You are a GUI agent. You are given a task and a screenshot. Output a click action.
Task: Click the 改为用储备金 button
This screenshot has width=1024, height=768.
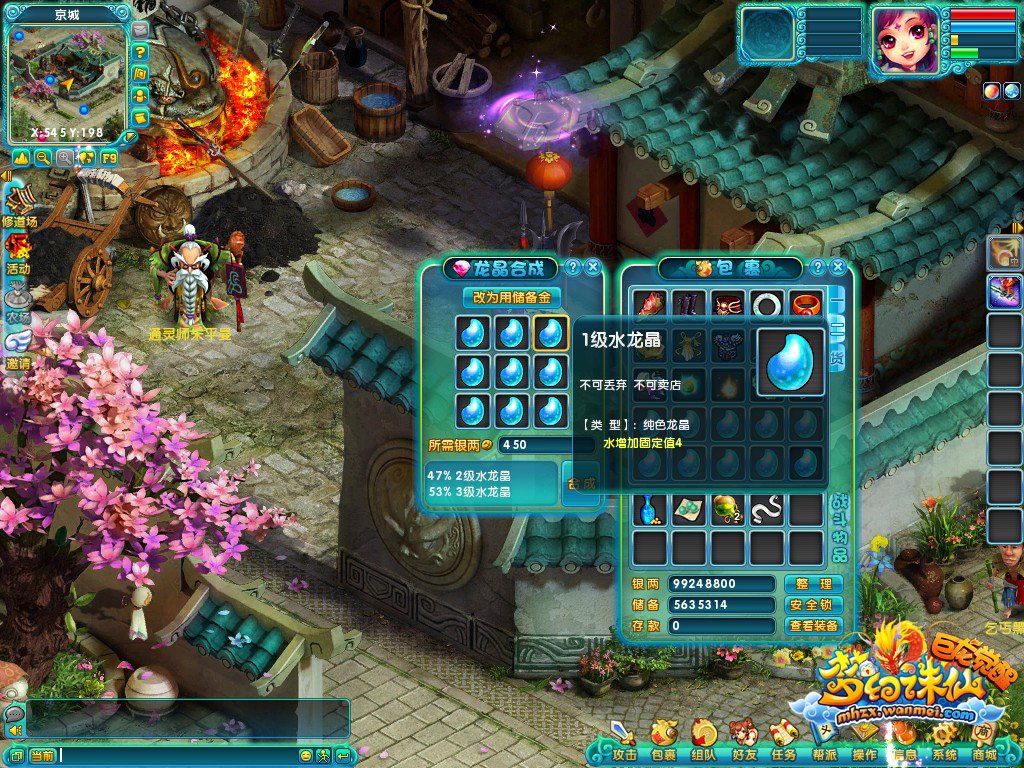[x=512, y=297]
